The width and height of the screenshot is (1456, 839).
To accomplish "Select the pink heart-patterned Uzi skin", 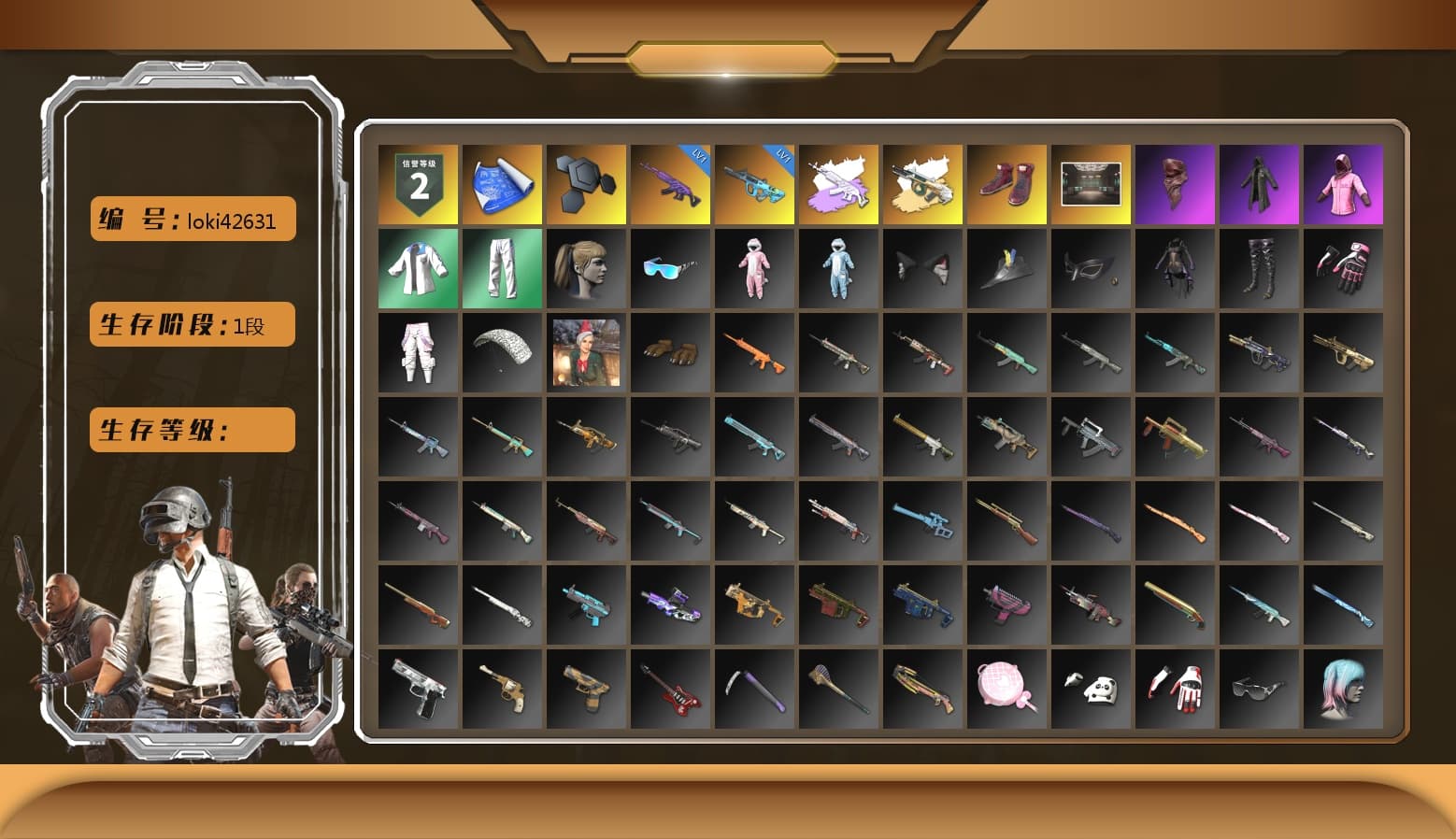I will point(1006,604).
